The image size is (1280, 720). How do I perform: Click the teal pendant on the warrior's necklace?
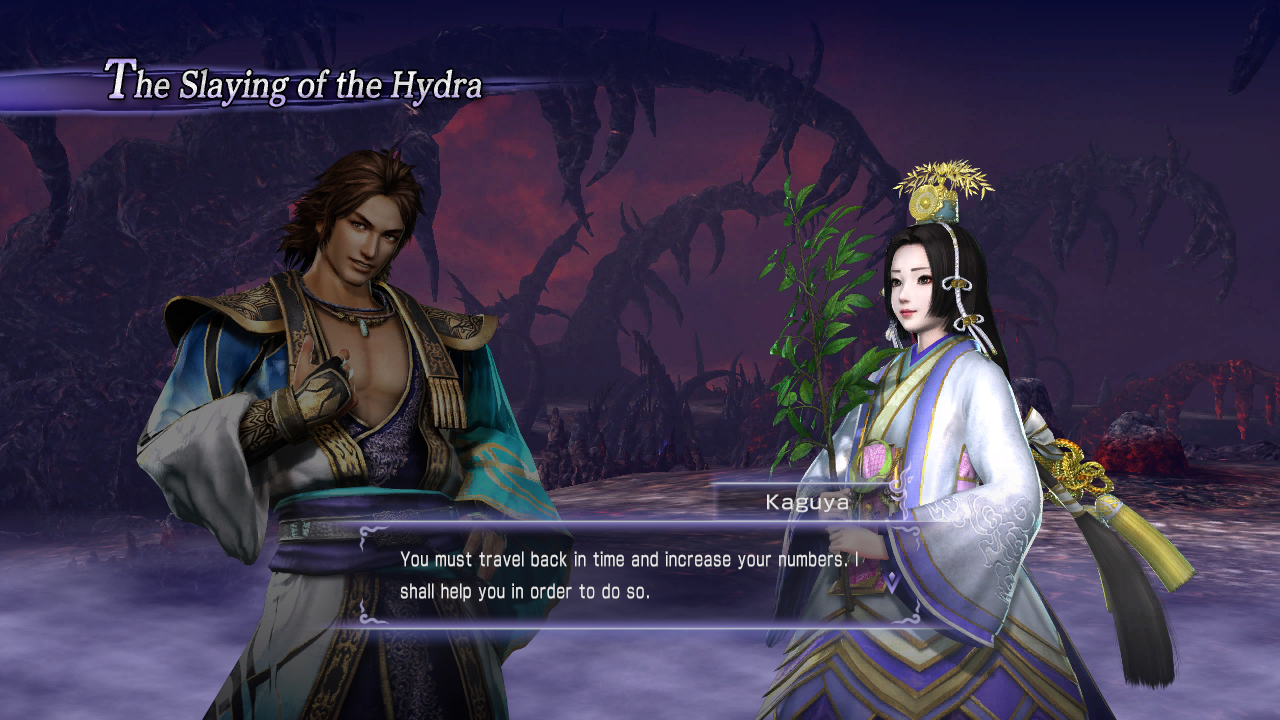[366, 327]
